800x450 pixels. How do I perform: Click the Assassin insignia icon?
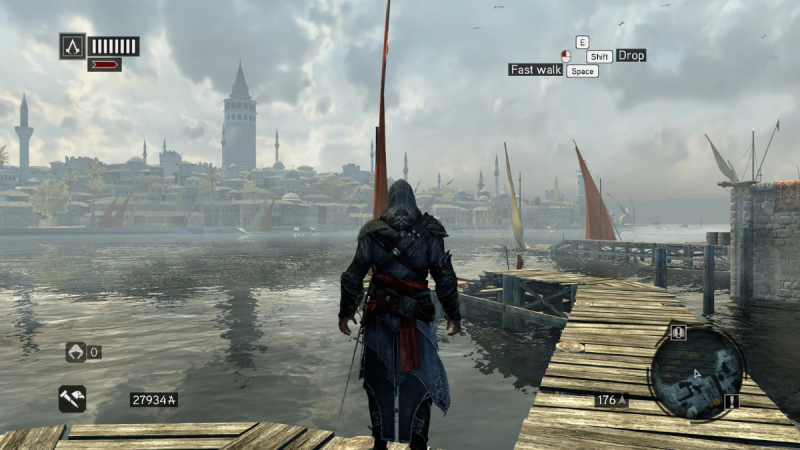pyautogui.click(x=72, y=45)
